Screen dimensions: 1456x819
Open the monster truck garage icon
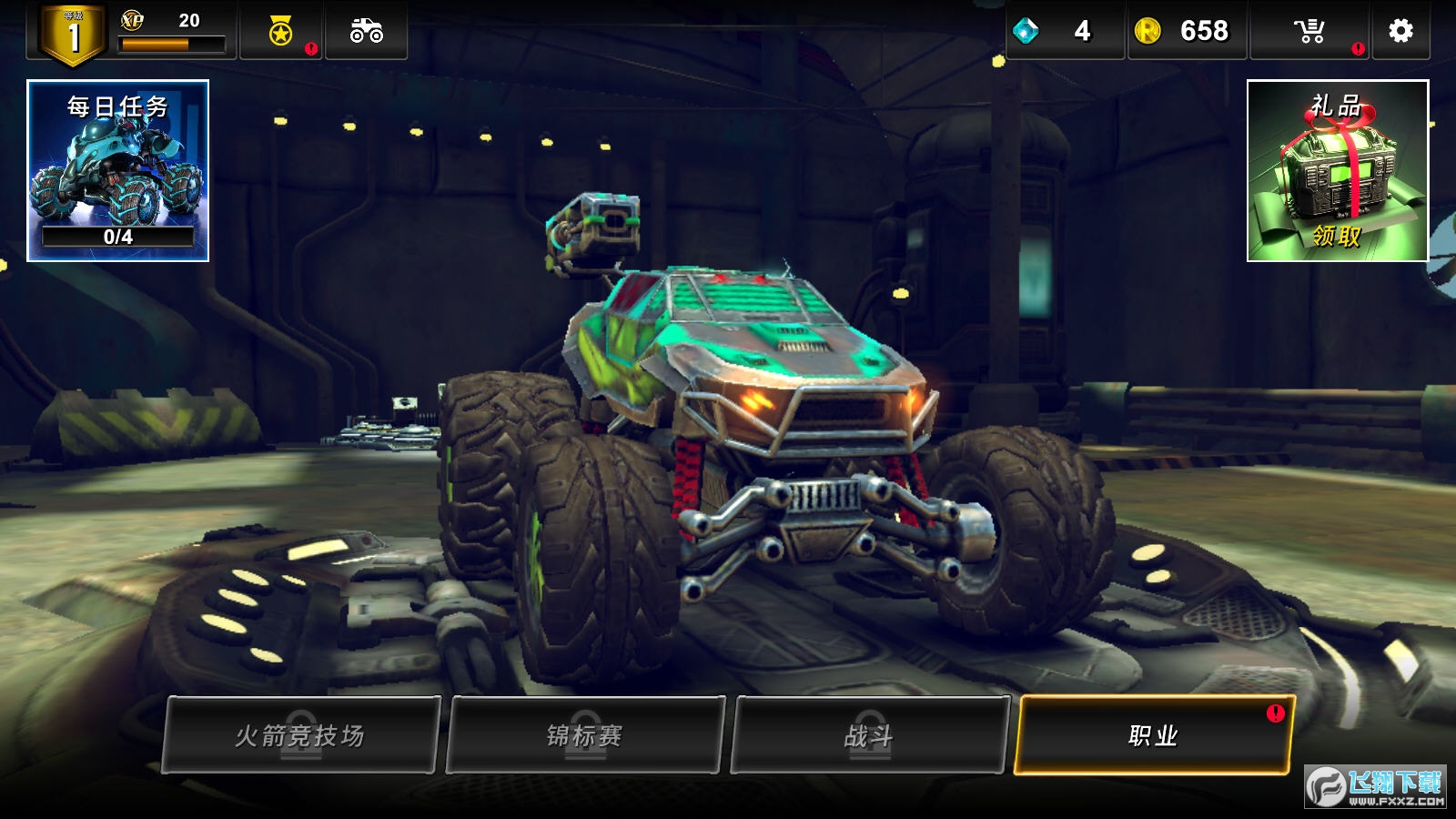click(x=366, y=31)
